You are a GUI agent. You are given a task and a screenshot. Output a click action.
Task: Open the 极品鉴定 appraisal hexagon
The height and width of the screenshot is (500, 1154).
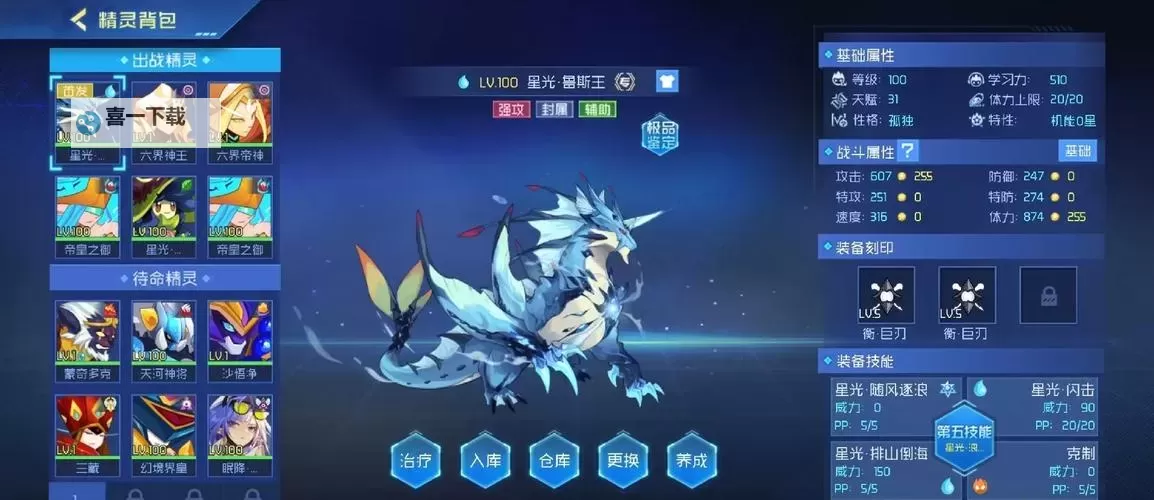pyautogui.click(x=660, y=134)
